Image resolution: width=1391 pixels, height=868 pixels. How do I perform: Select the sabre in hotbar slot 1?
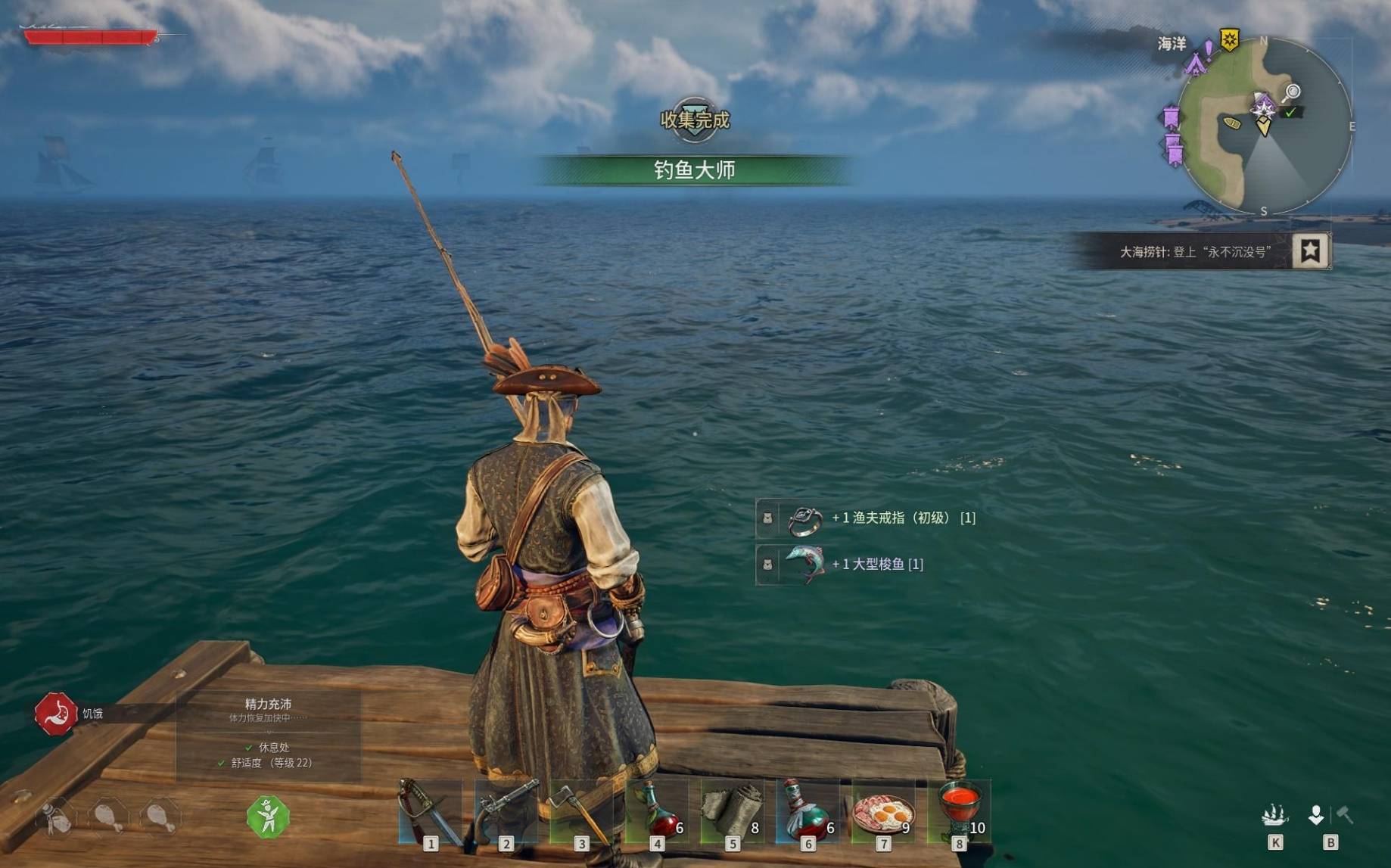click(429, 811)
